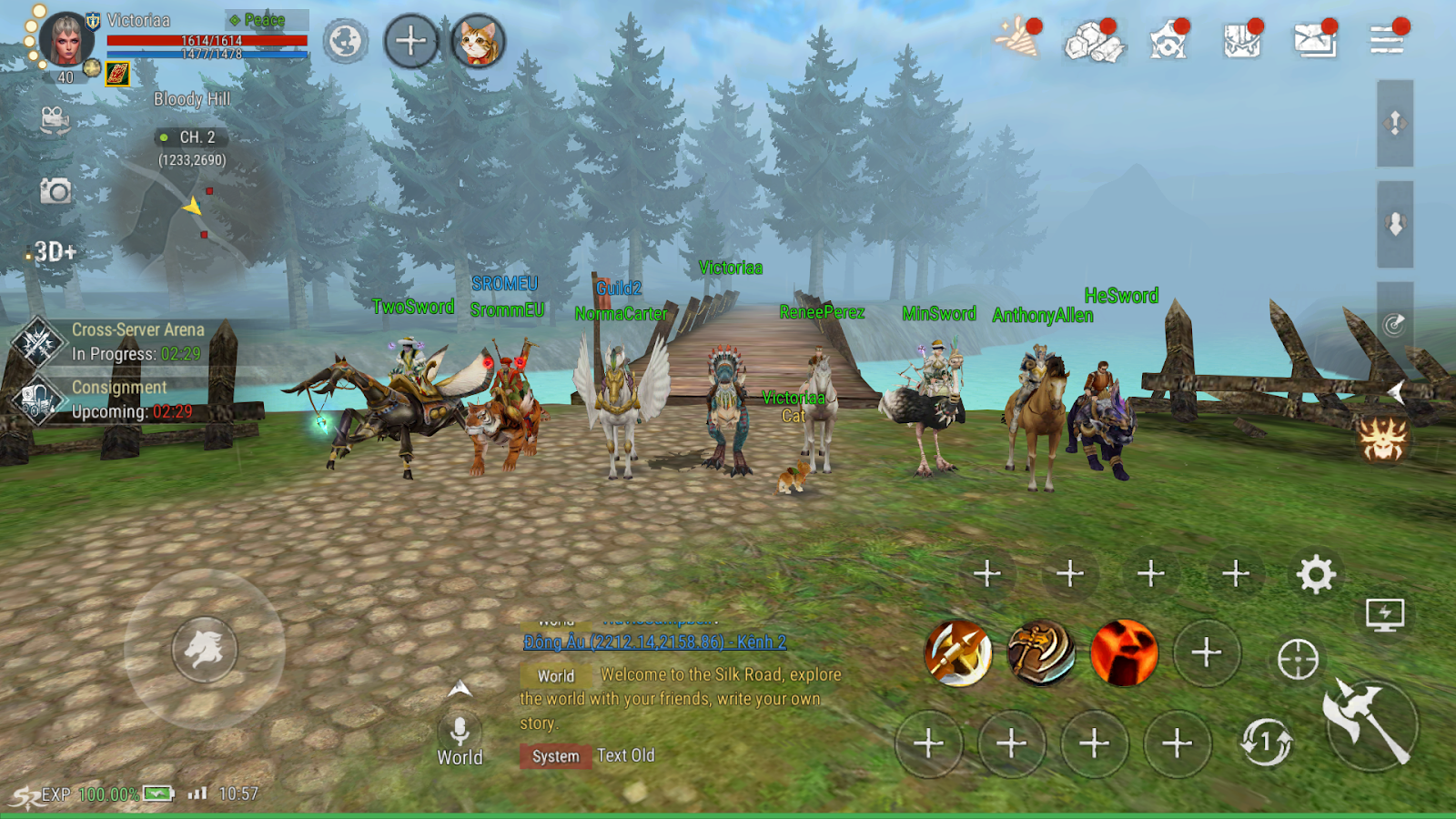Open the globe world icon
The image size is (1456, 819).
point(346,42)
